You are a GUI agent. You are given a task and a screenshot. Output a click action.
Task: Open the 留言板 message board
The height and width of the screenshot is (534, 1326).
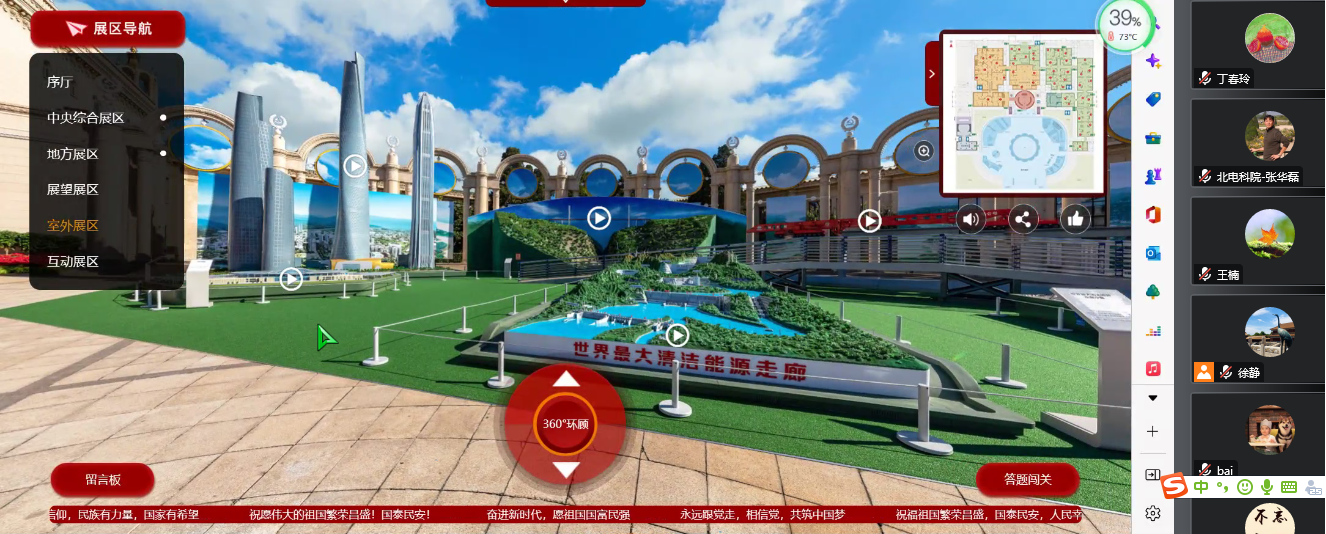(x=102, y=480)
